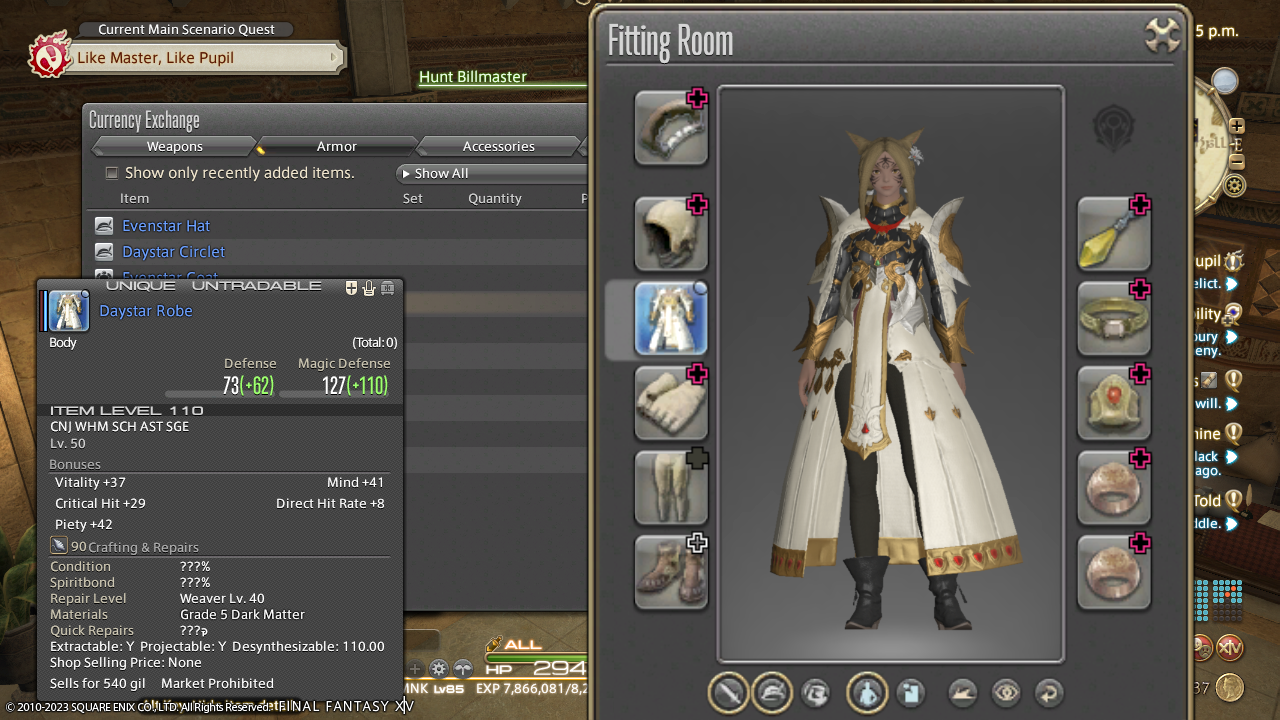Reset the preview with curved arrow button
Image resolution: width=1280 pixels, height=720 pixels.
click(1048, 693)
